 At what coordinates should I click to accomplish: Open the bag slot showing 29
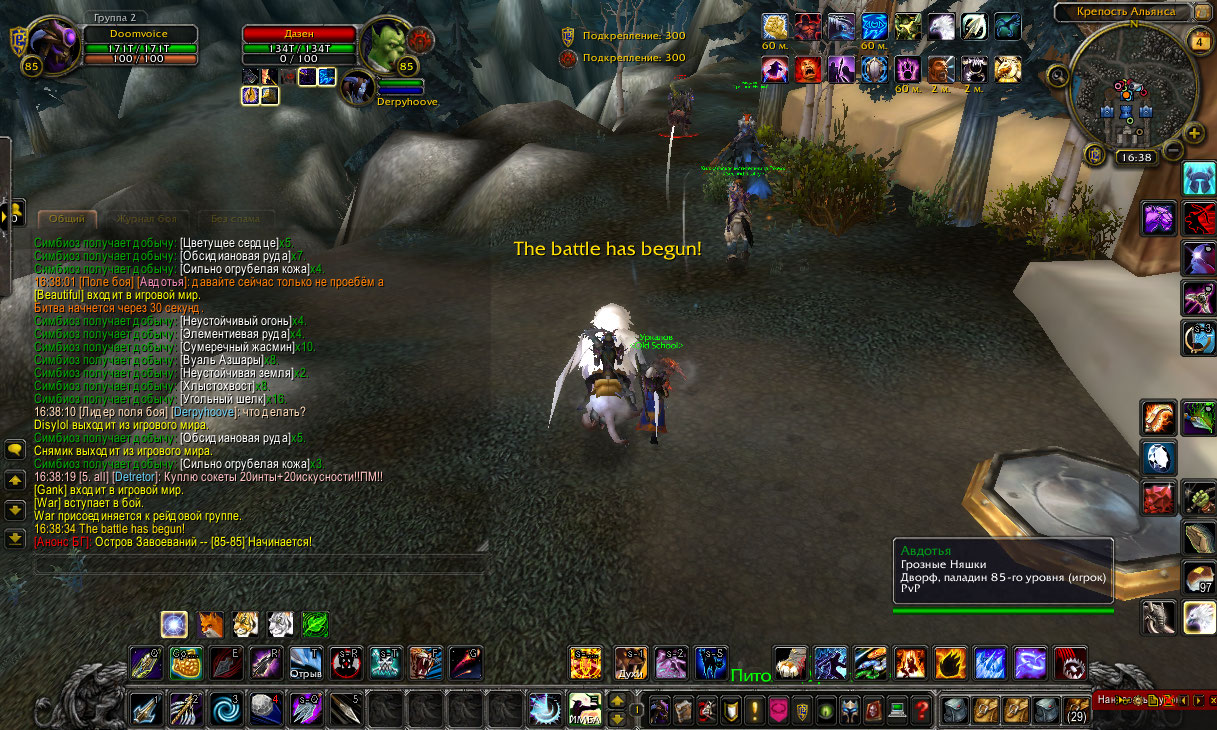click(x=1076, y=711)
